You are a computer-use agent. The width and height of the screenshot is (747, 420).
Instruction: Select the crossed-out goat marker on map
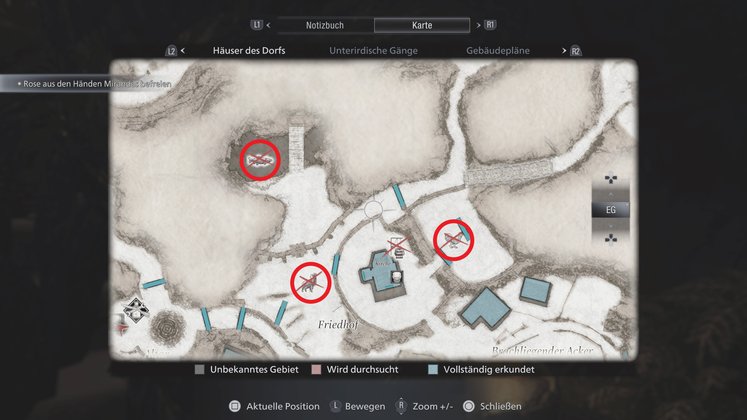(310, 281)
